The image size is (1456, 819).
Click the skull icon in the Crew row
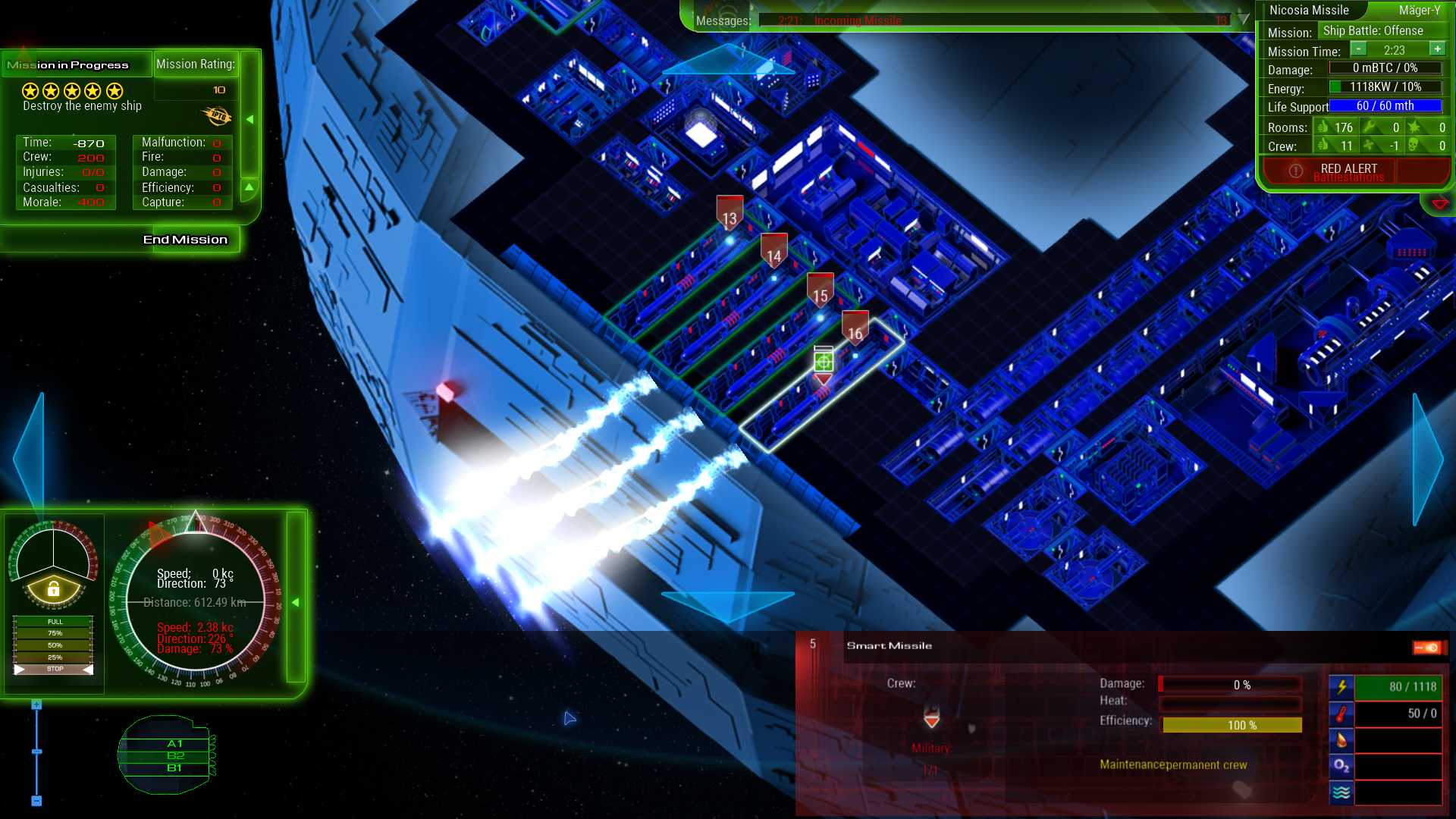point(1412,145)
